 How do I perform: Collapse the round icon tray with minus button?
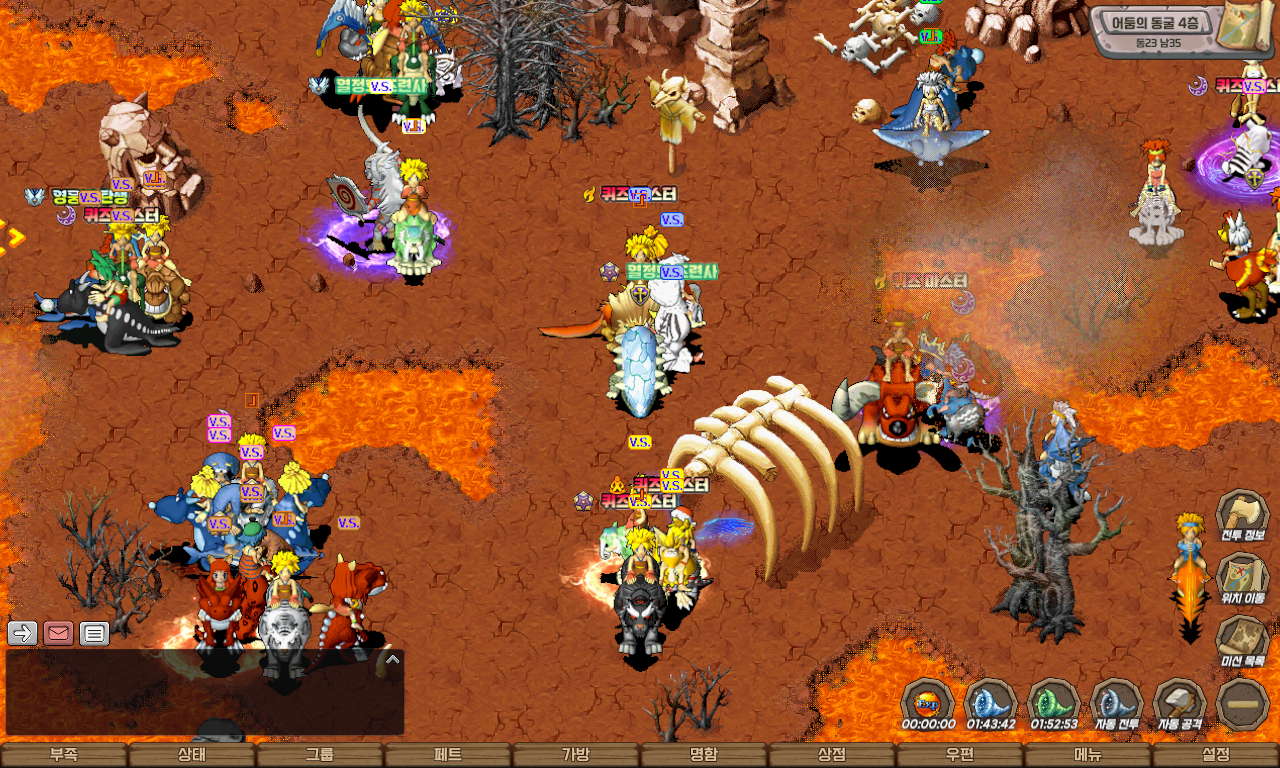pyautogui.click(x=1243, y=704)
